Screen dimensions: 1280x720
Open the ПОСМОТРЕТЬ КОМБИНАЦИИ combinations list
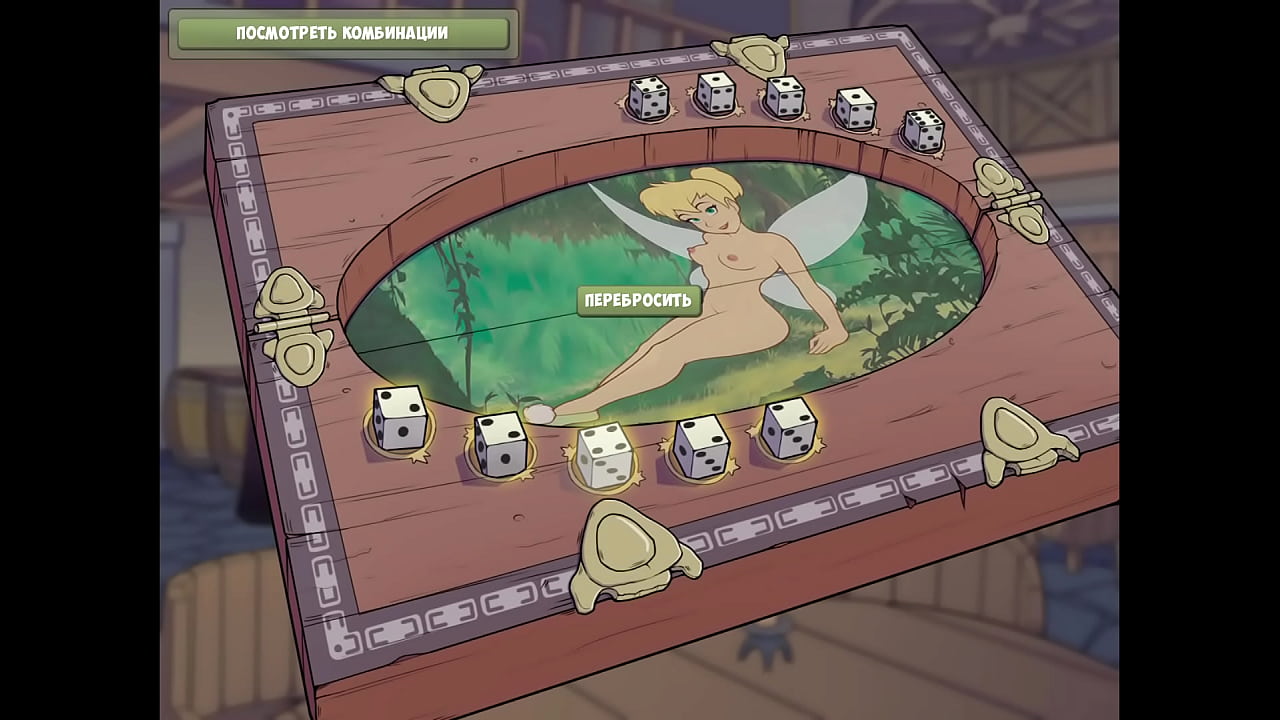pyautogui.click(x=342, y=33)
